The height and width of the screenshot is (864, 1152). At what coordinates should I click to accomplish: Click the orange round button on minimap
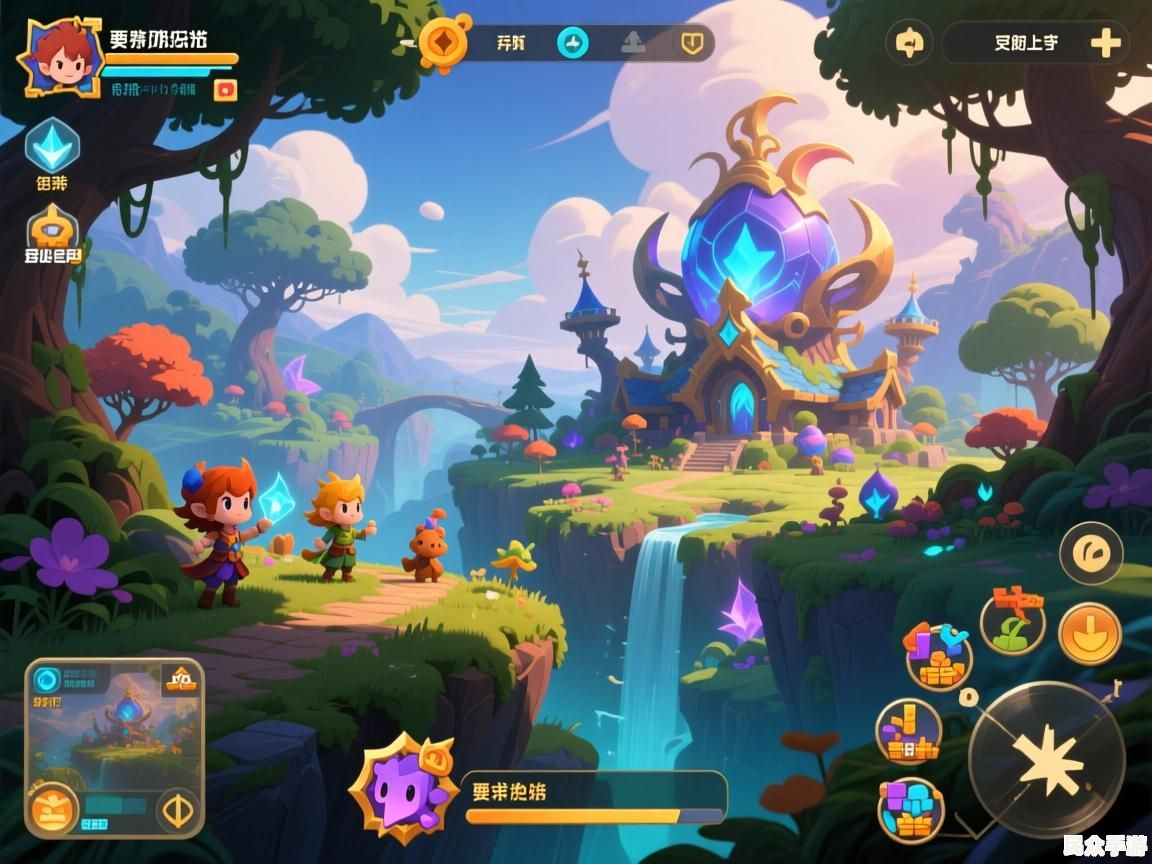click(x=53, y=808)
